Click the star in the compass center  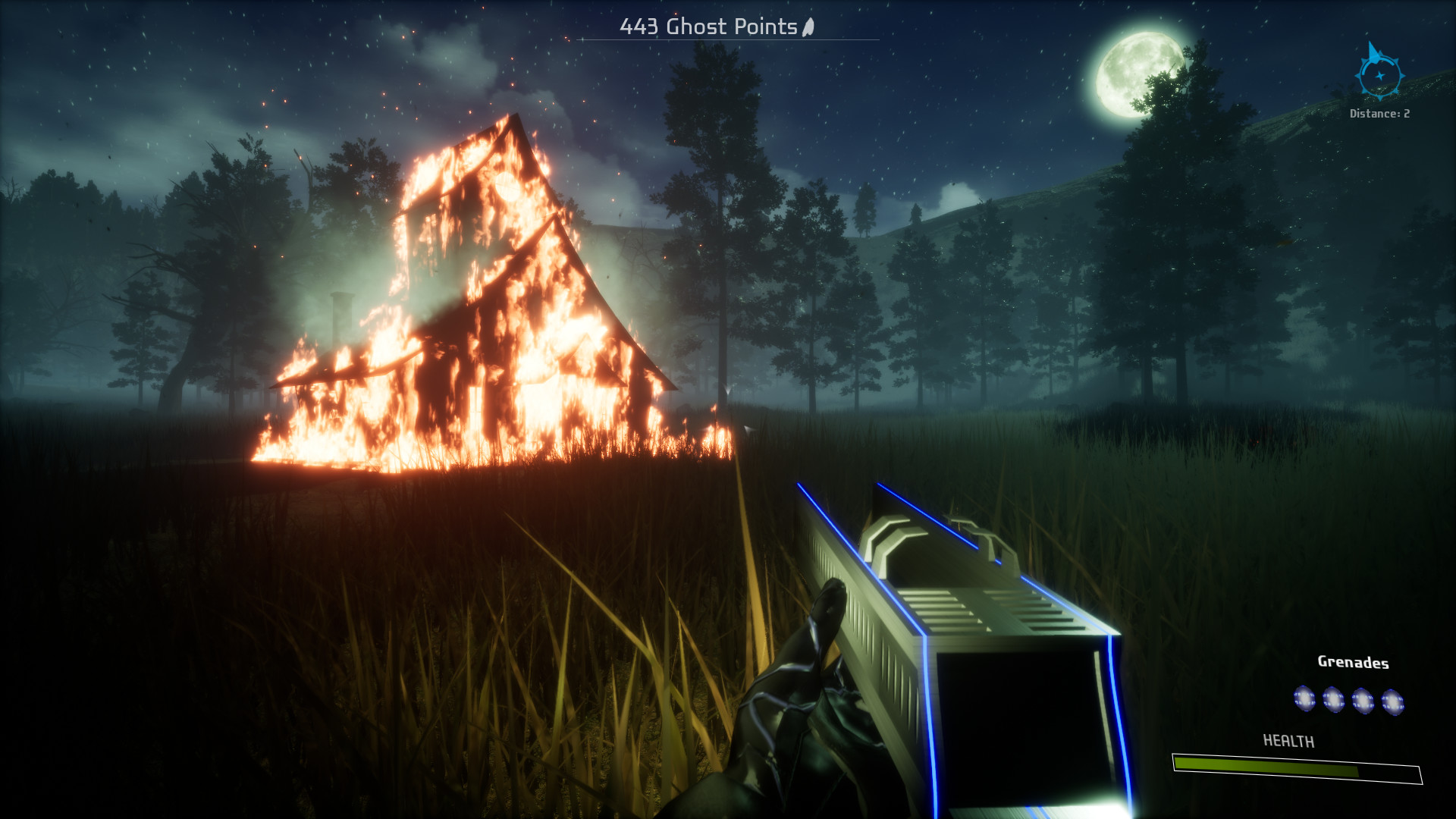coord(1381,77)
